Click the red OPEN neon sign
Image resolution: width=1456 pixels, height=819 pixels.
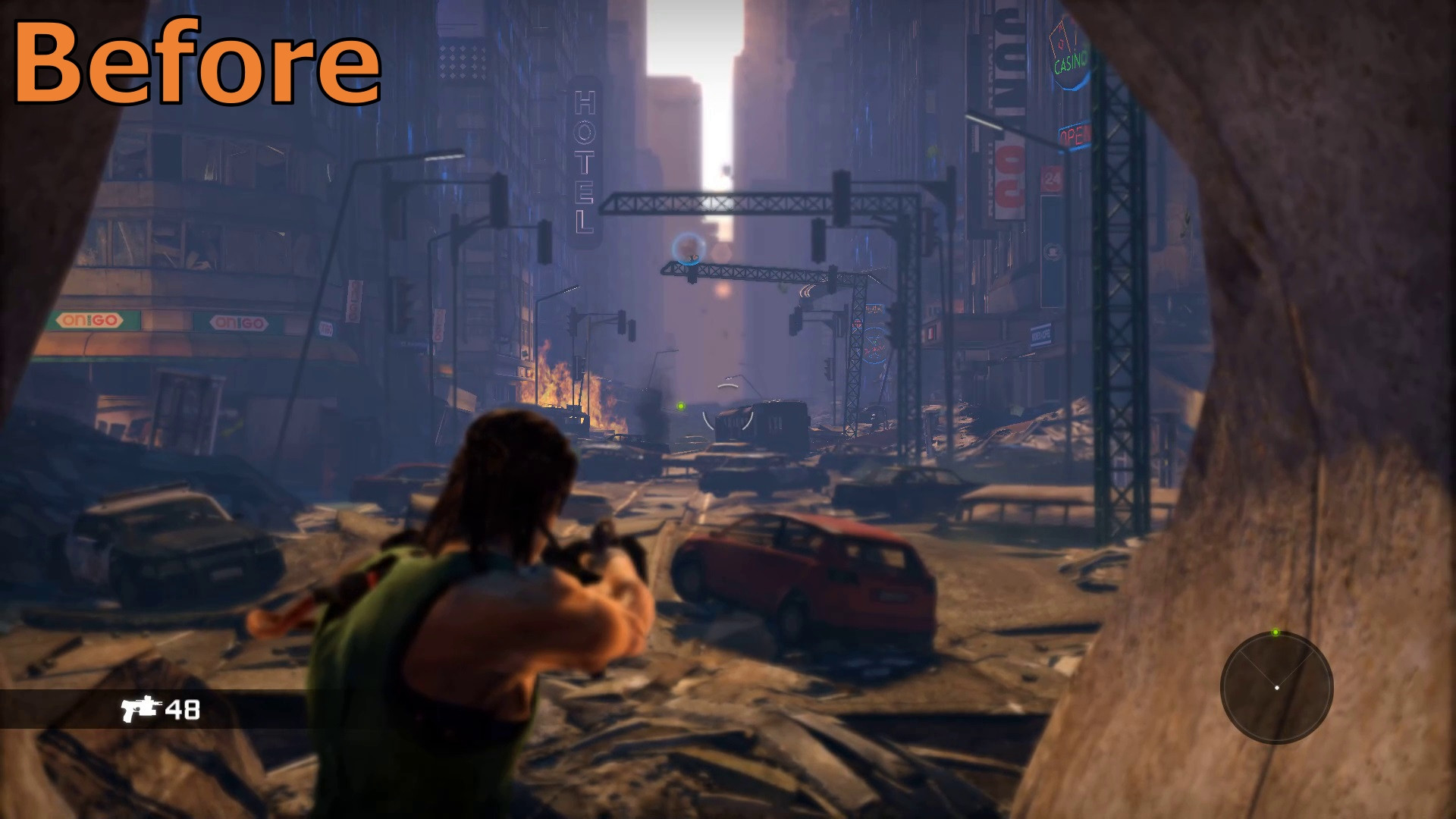point(1075,136)
